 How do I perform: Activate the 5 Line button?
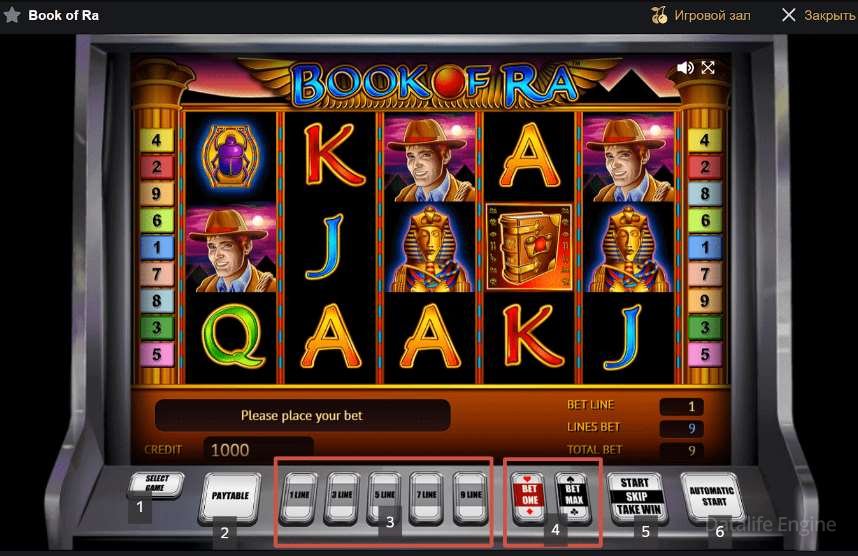pyautogui.click(x=385, y=496)
